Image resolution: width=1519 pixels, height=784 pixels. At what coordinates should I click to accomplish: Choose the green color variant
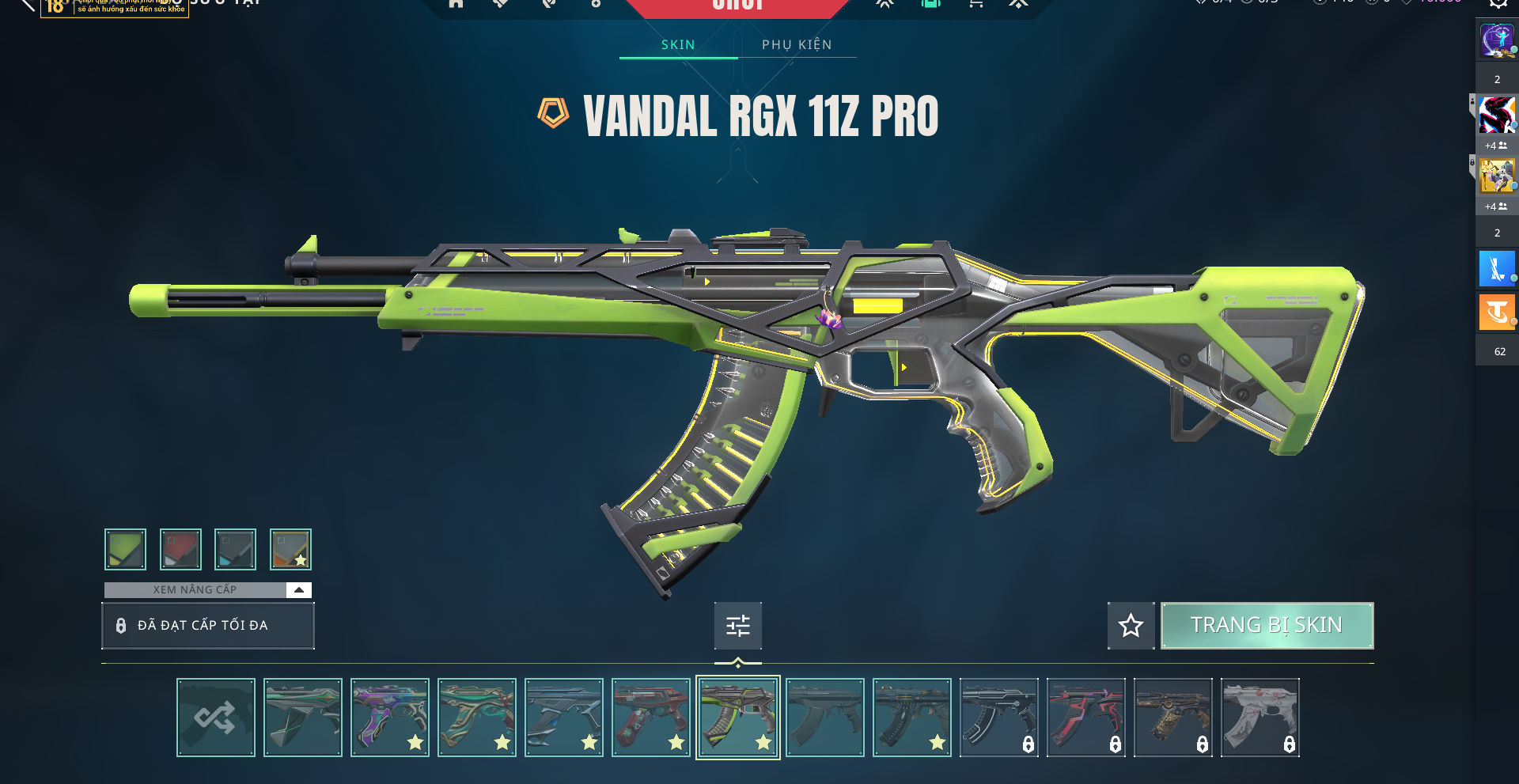click(125, 549)
